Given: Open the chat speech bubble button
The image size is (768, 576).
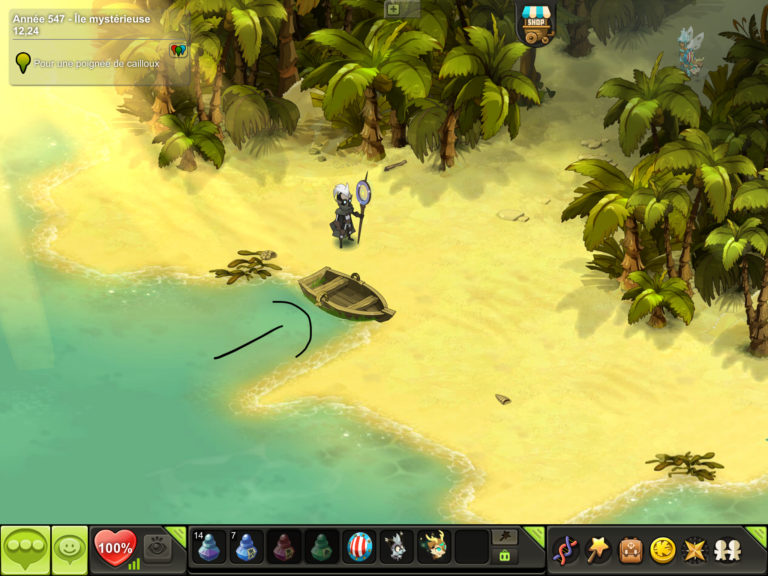Looking at the screenshot, I should pos(25,548).
